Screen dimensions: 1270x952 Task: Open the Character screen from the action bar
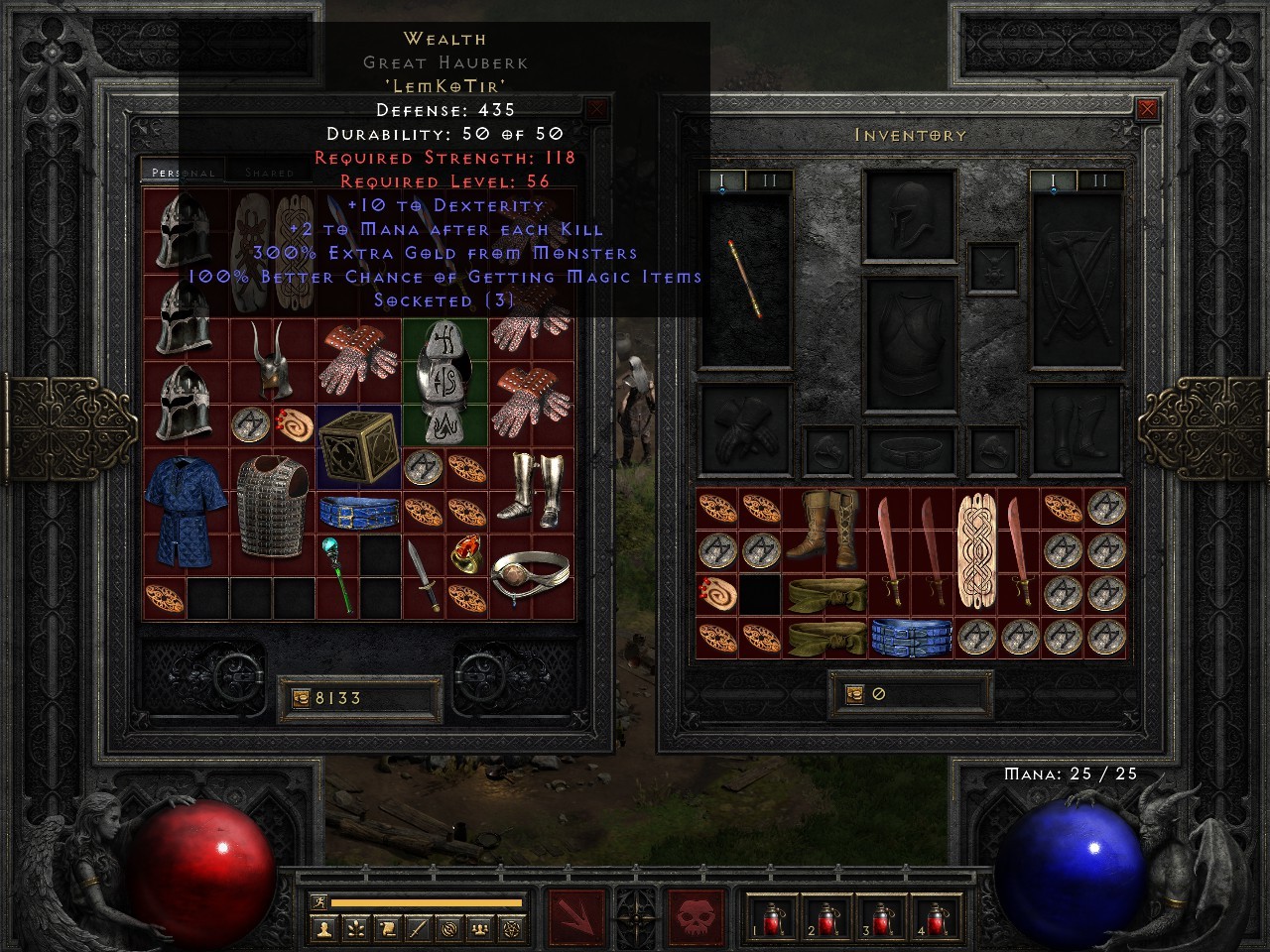coord(322,928)
